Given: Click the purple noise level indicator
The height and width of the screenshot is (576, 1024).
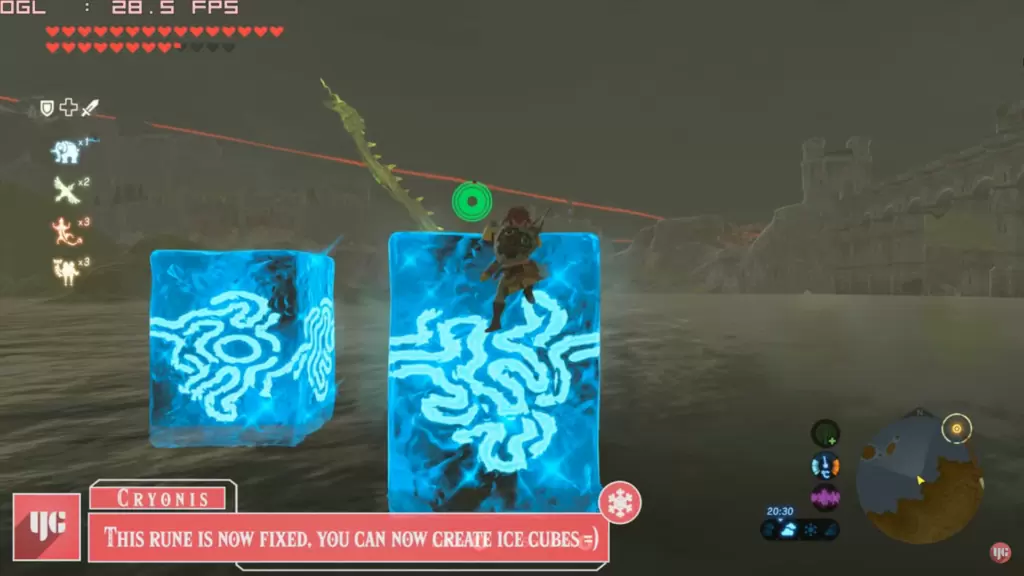Looking at the screenshot, I should click(825, 497).
